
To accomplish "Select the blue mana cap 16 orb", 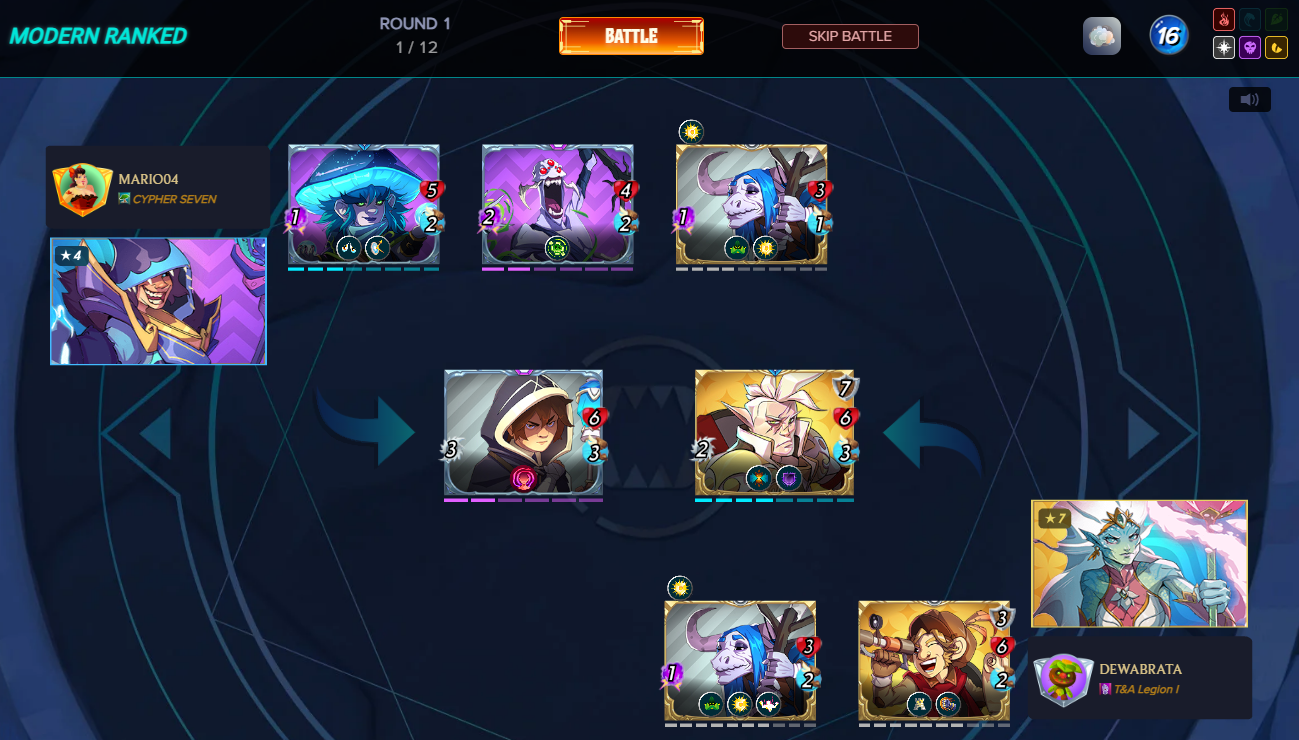I will (x=1168, y=36).
